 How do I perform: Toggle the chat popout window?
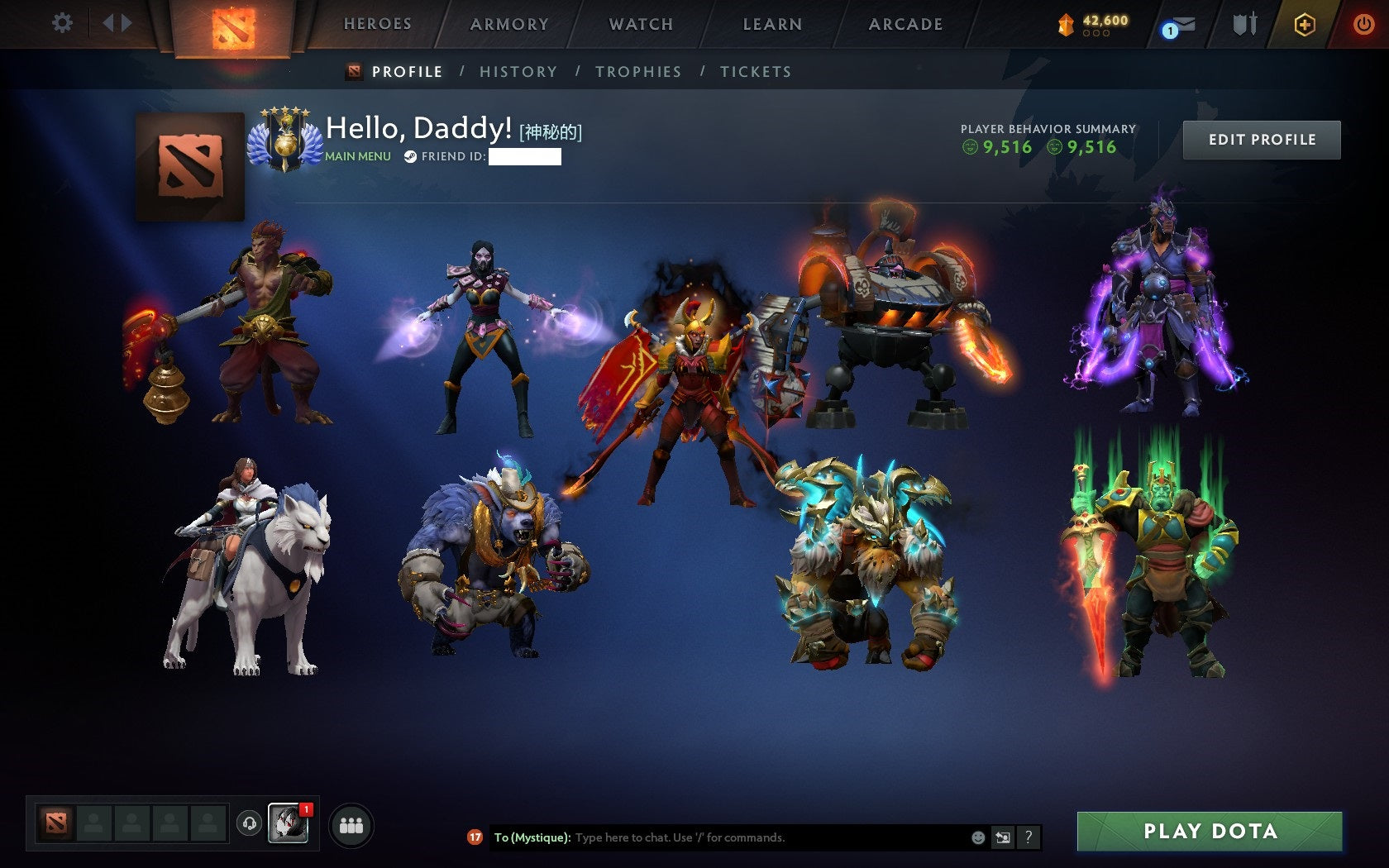pos(1003,837)
